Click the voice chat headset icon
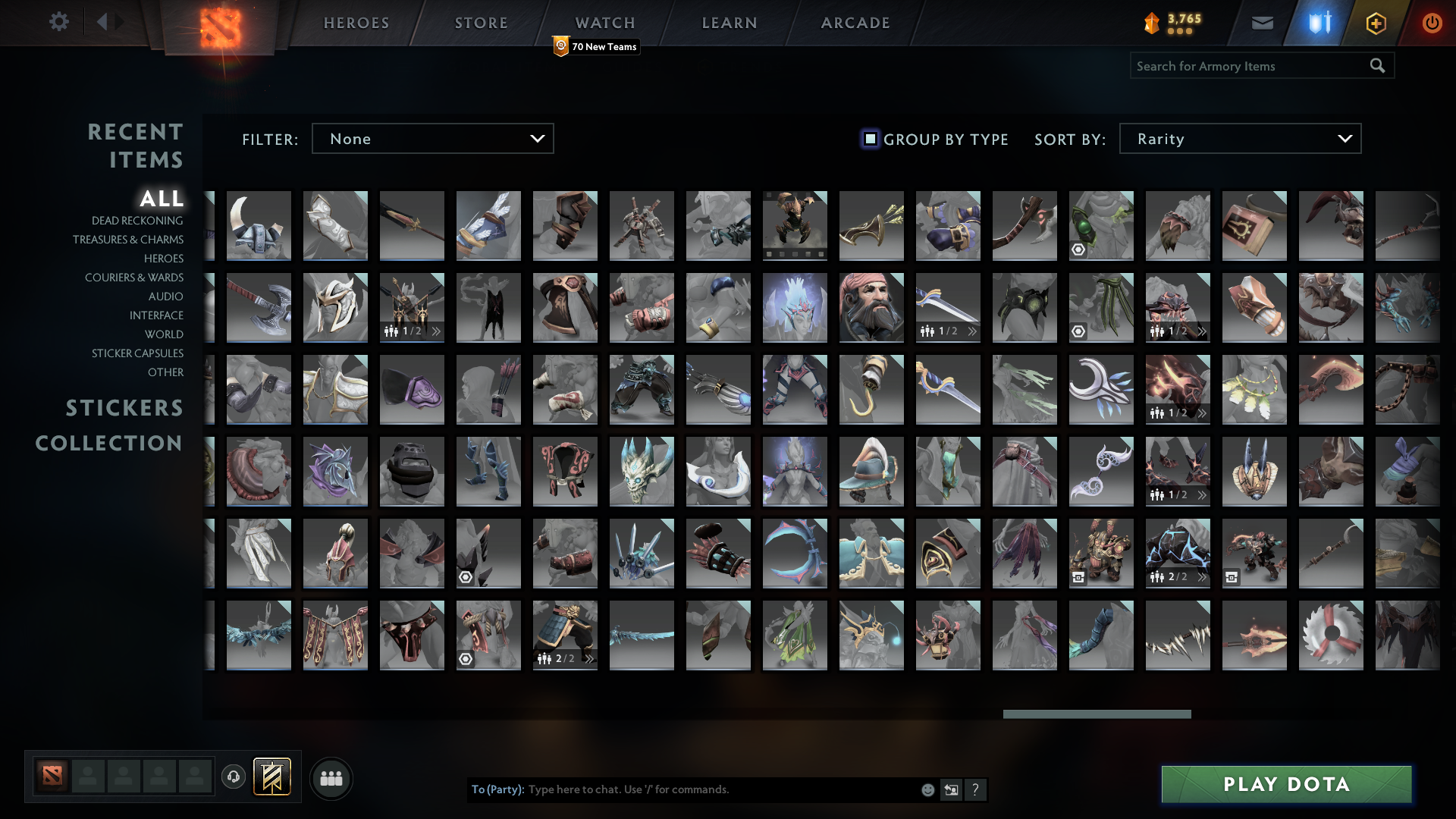The width and height of the screenshot is (1456, 819). [234, 777]
